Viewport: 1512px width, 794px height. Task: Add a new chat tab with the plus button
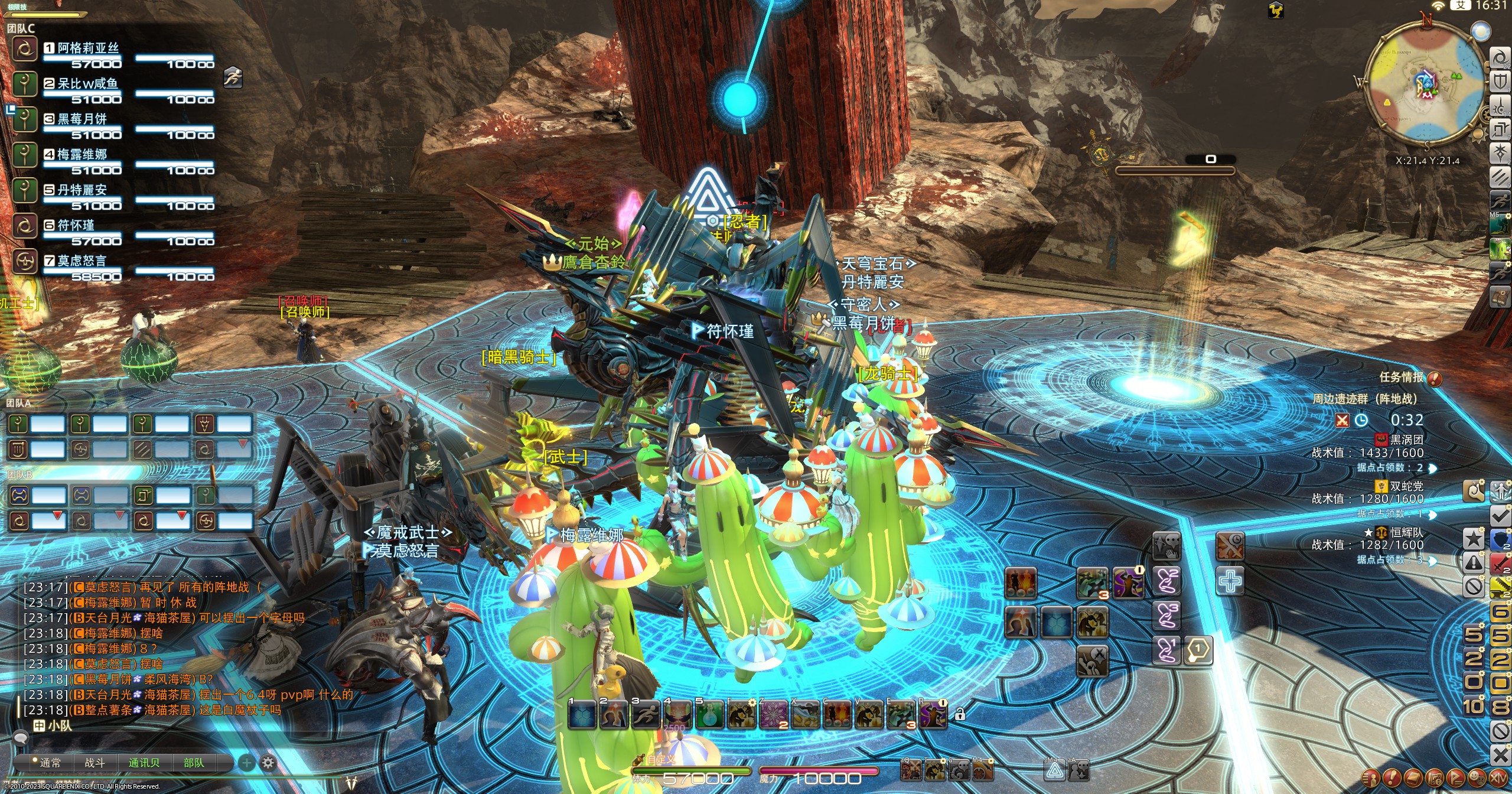pyautogui.click(x=246, y=763)
